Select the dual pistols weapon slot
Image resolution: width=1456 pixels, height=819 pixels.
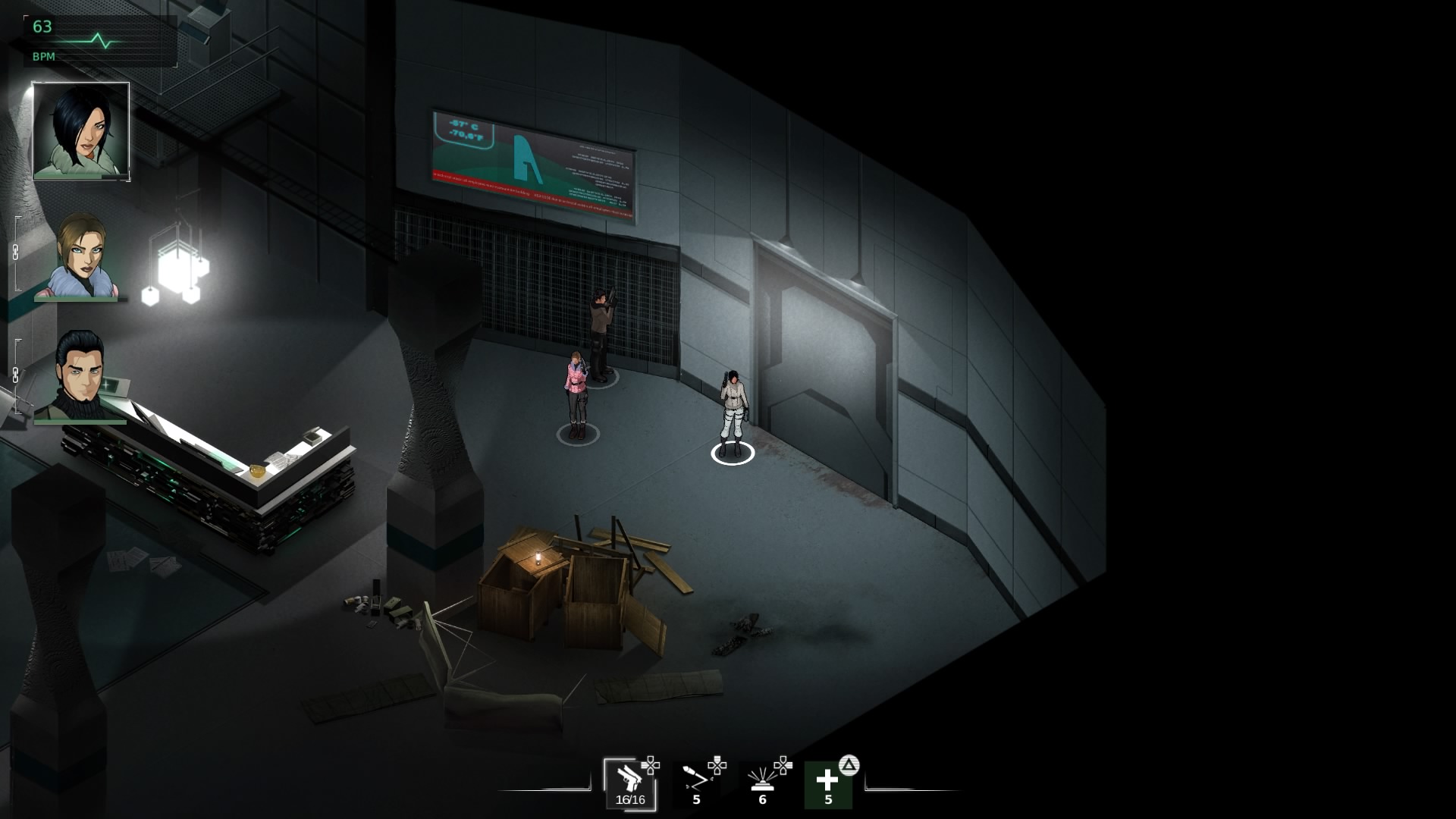(629, 783)
